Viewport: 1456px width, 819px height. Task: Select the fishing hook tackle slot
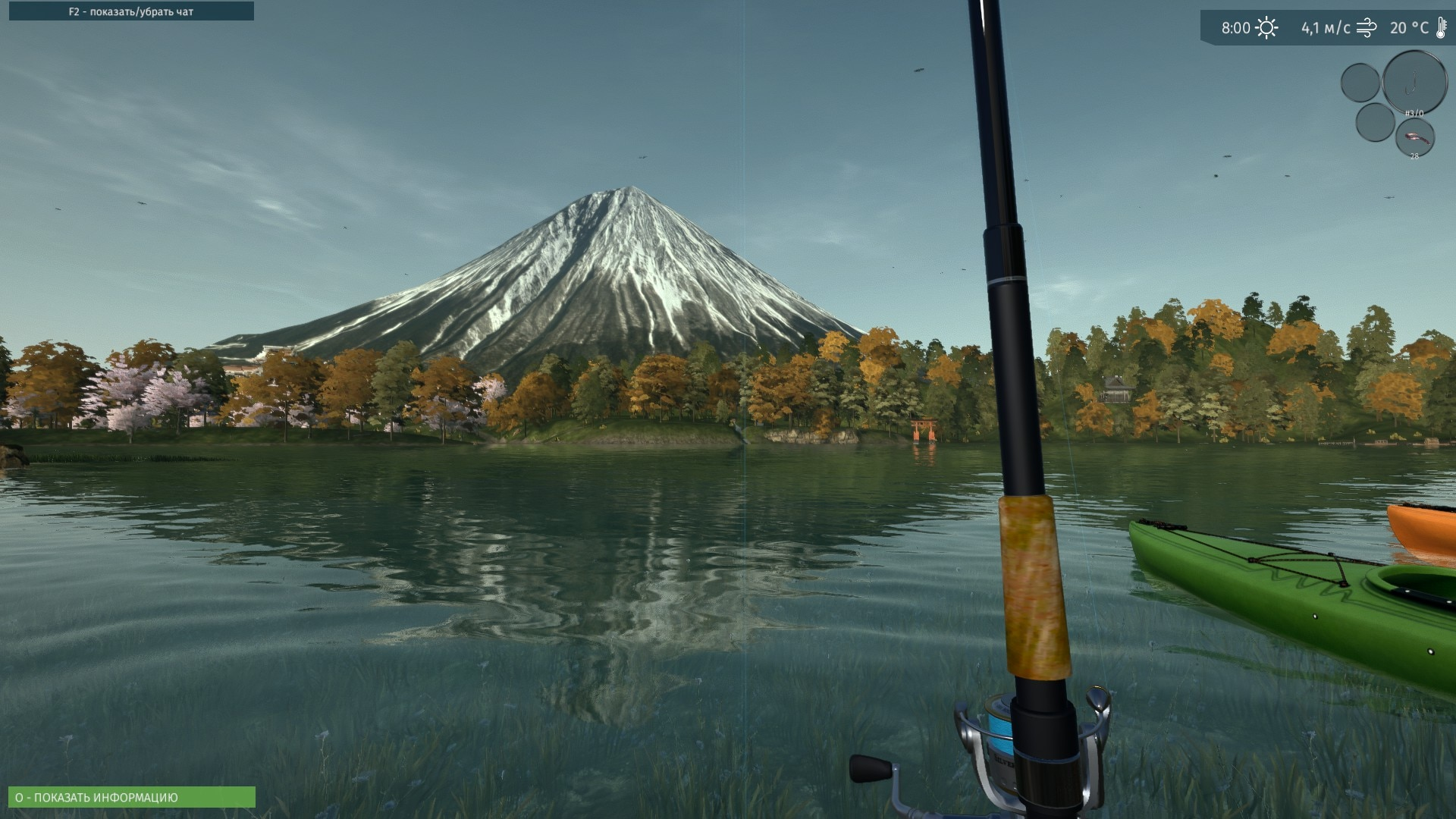coord(1414,82)
